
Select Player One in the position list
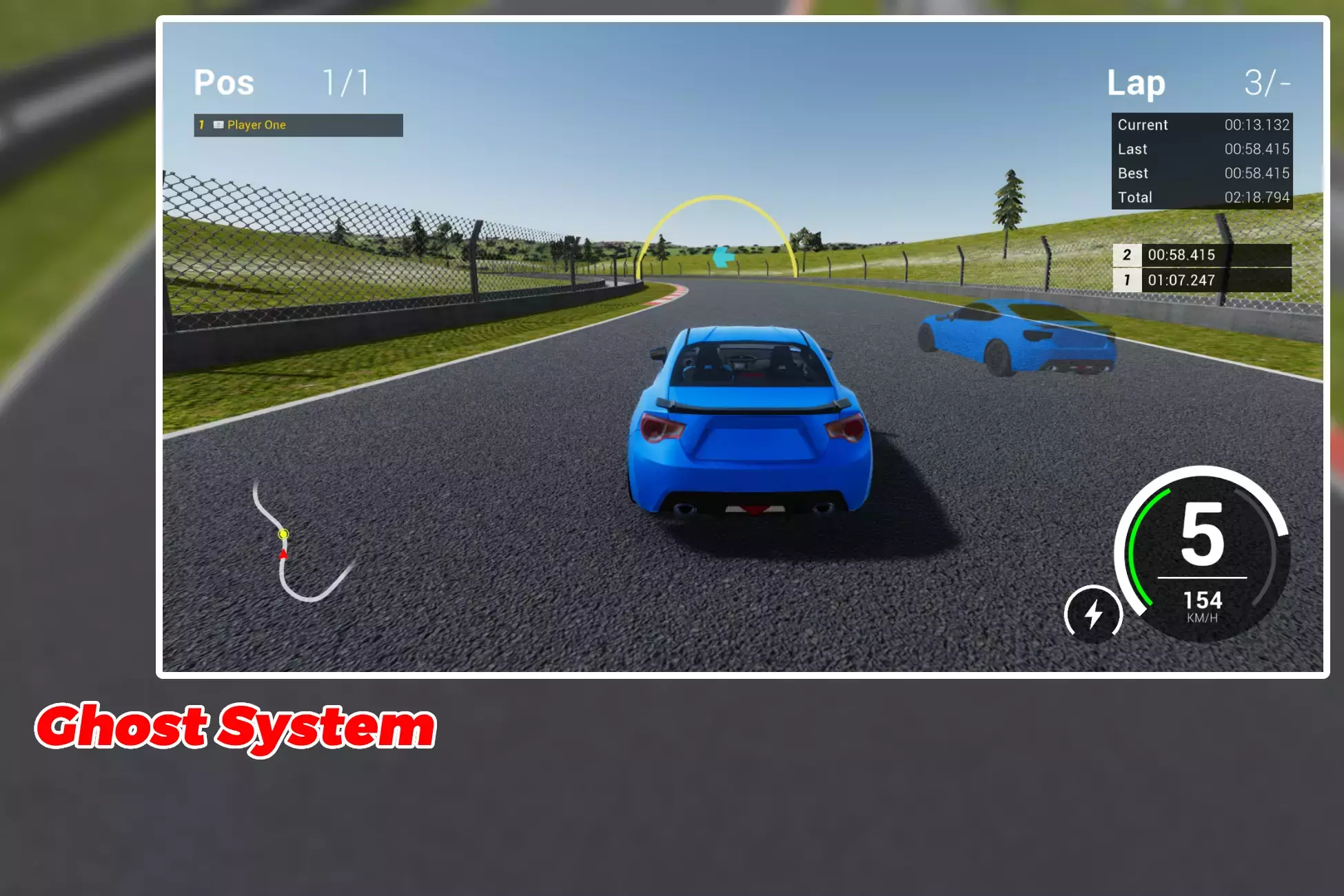pos(298,125)
